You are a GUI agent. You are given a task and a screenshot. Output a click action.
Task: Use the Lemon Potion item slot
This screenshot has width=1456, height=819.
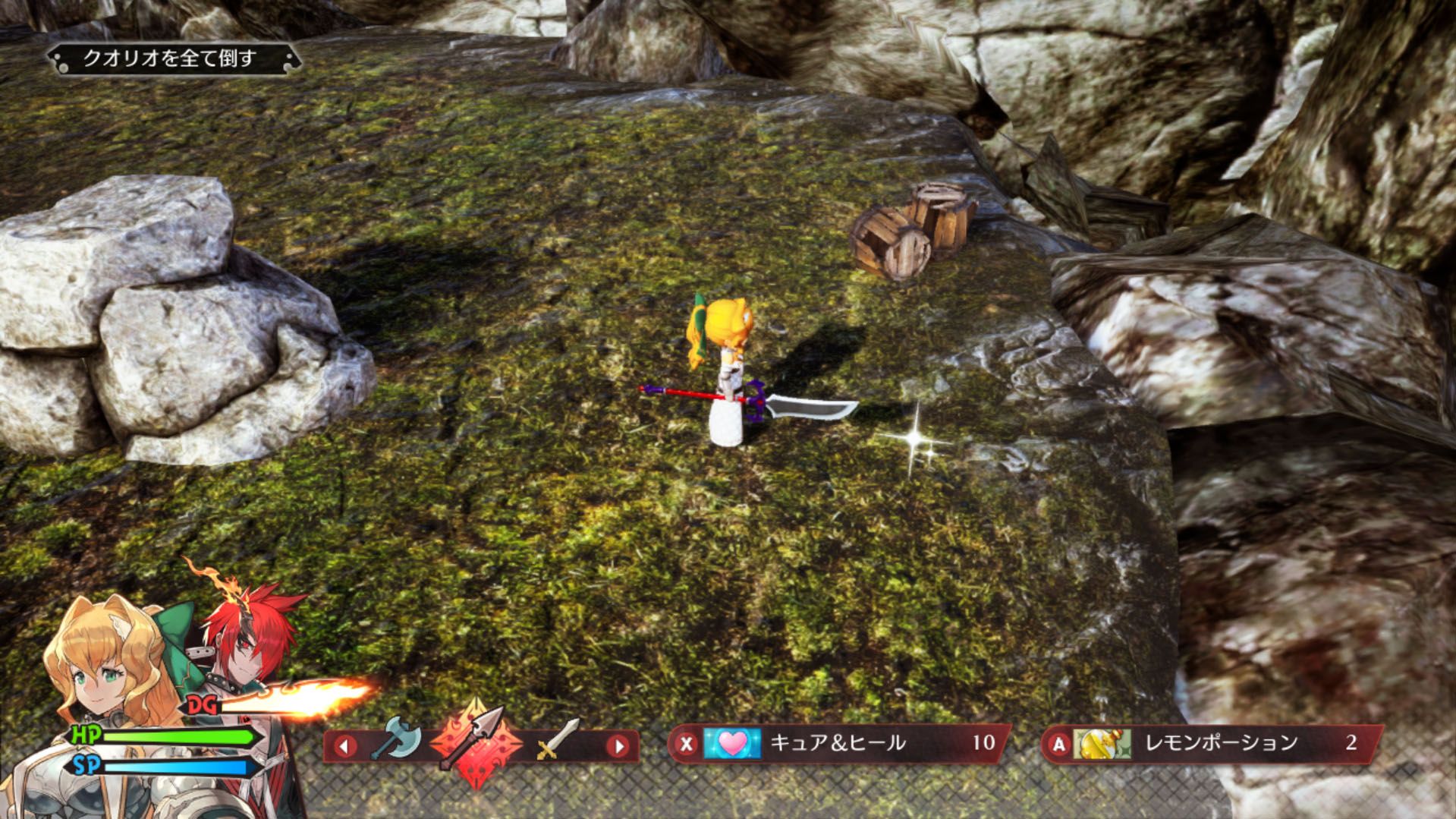(x=1212, y=743)
